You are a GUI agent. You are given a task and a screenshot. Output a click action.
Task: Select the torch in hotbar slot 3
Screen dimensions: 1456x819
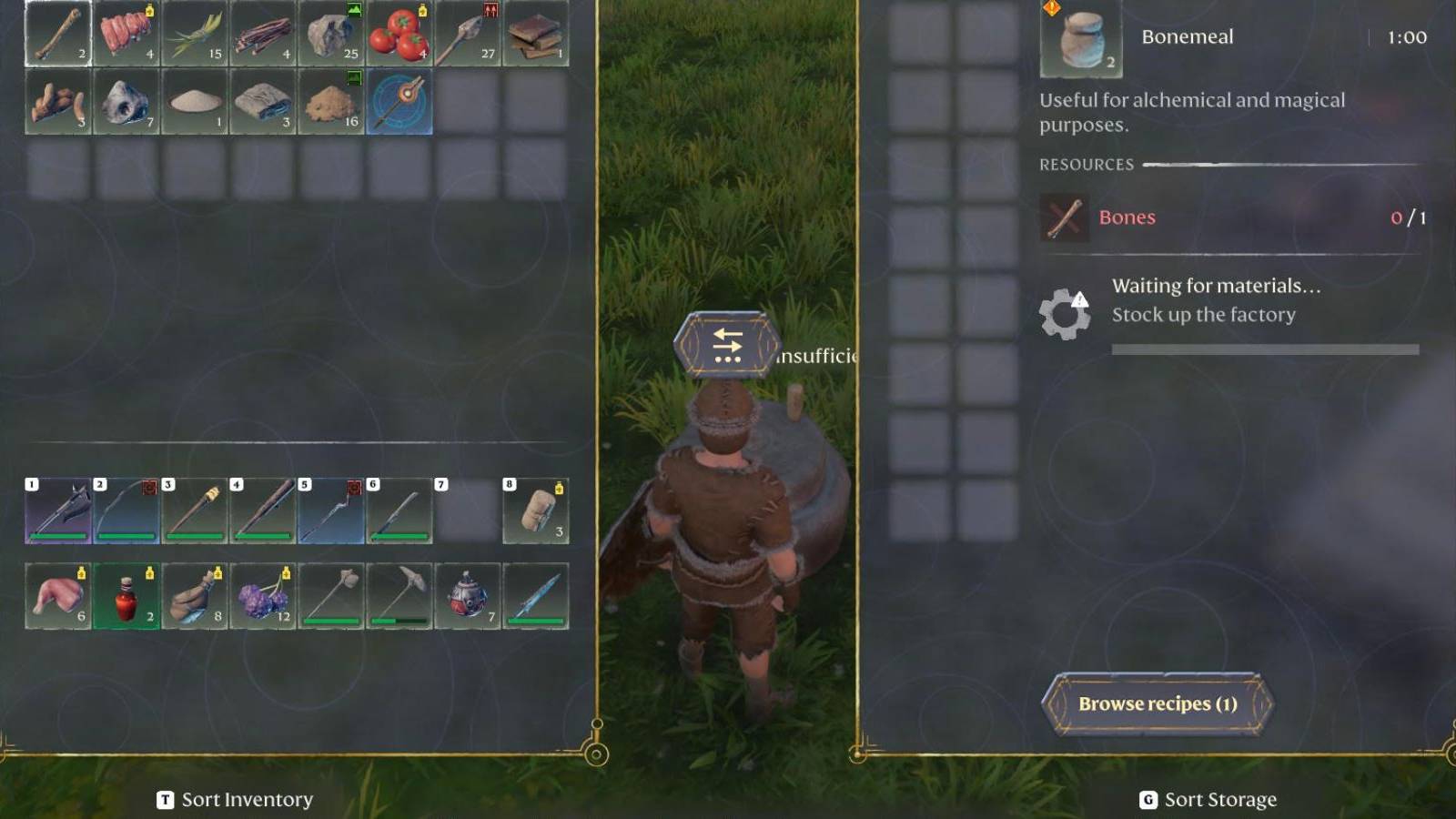coord(194,510)
